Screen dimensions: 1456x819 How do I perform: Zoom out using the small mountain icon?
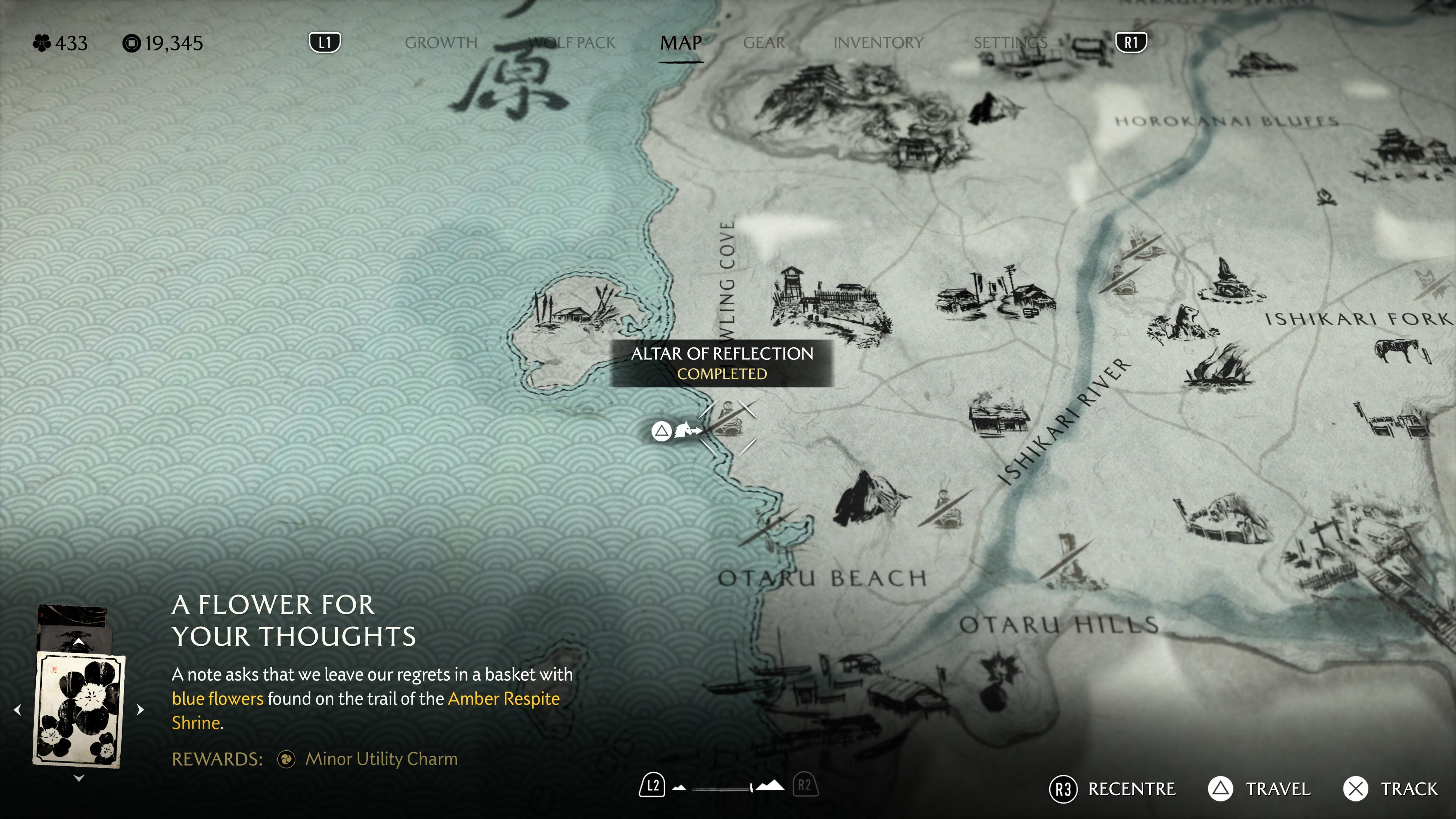679,788
